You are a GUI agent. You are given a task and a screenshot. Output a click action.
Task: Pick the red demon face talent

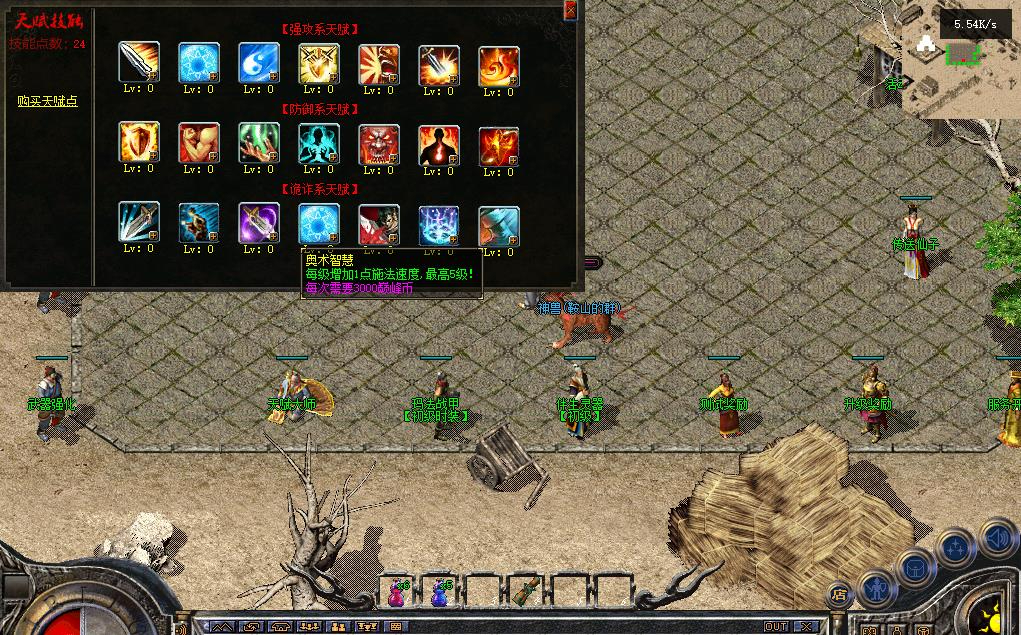click(378, 145)
